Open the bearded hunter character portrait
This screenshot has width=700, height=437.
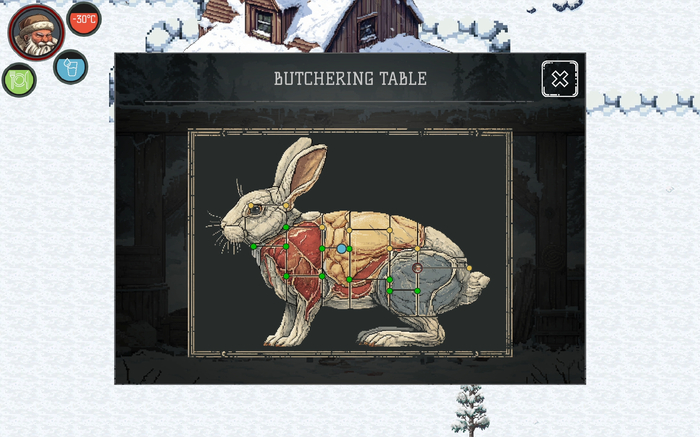(37, 32)
